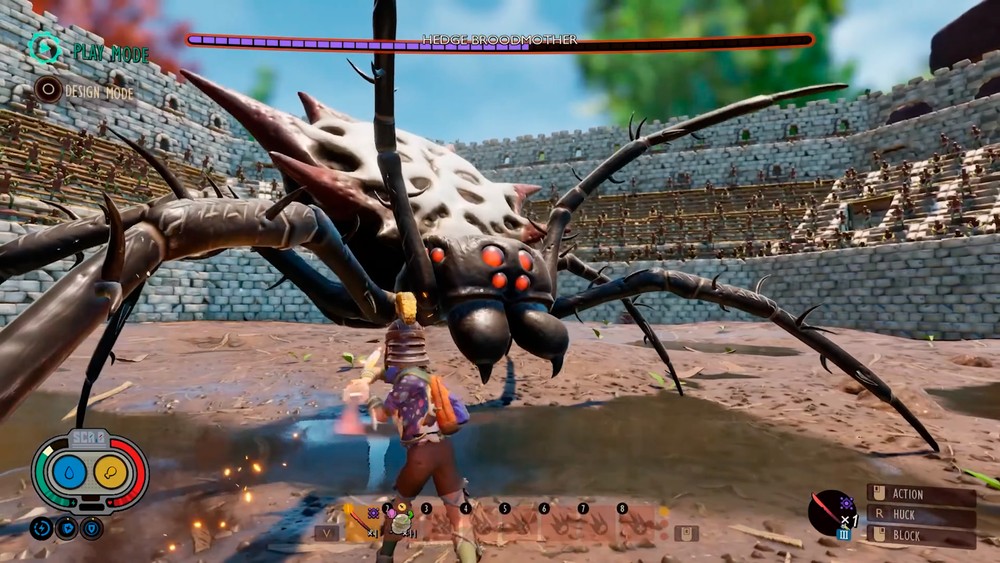Click the yellow drumstick hunger gauge
The image size is (1000, 563).
pos(110,472)
